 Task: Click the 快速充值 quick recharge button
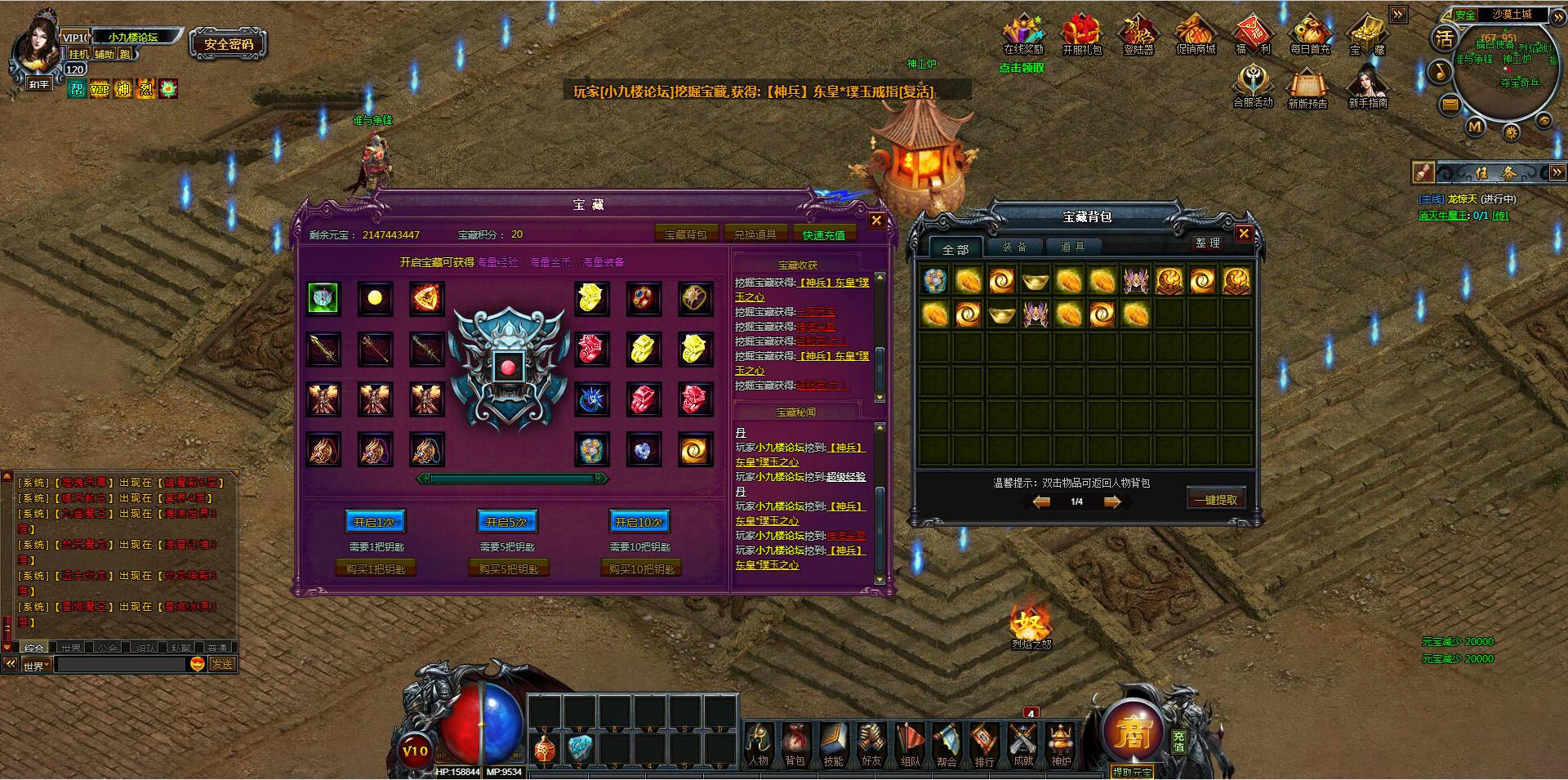point(823,234)
